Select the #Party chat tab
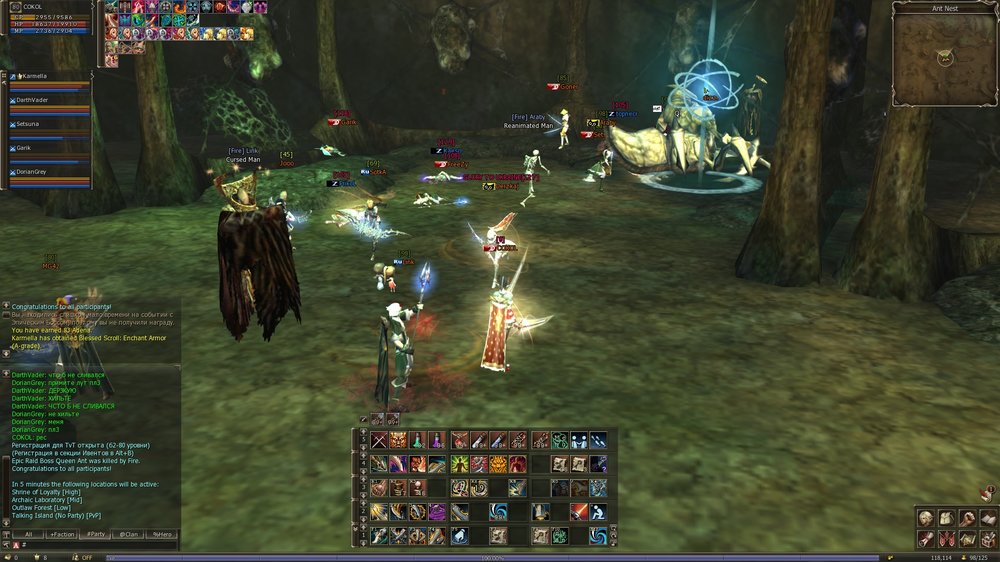 pyautogui.click(x=96, y=535)
